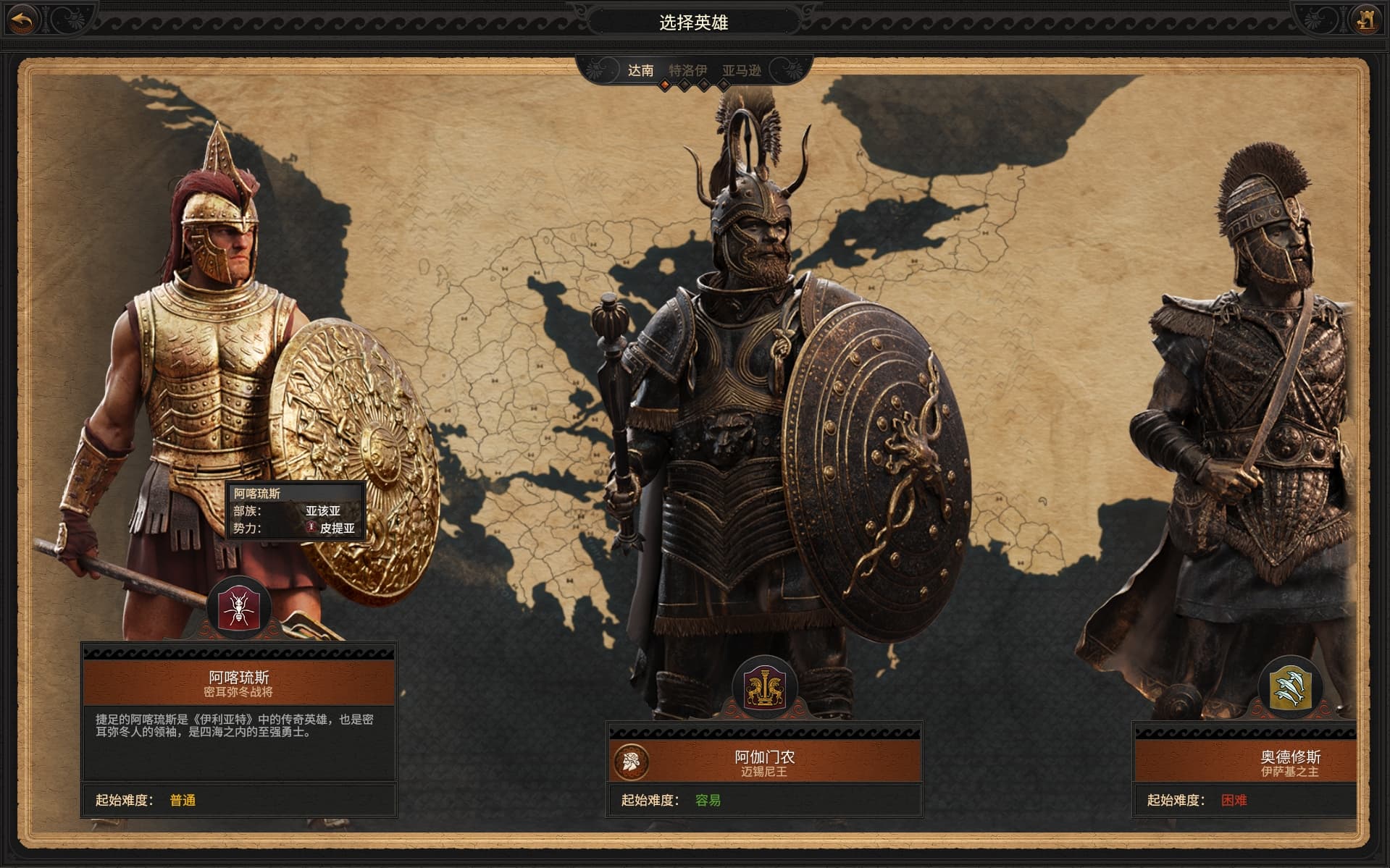Screen dimensions: 1390x868
Task: Select the orange highlighted page diamond
Action: pyautogui.click(x=665, y=85)
